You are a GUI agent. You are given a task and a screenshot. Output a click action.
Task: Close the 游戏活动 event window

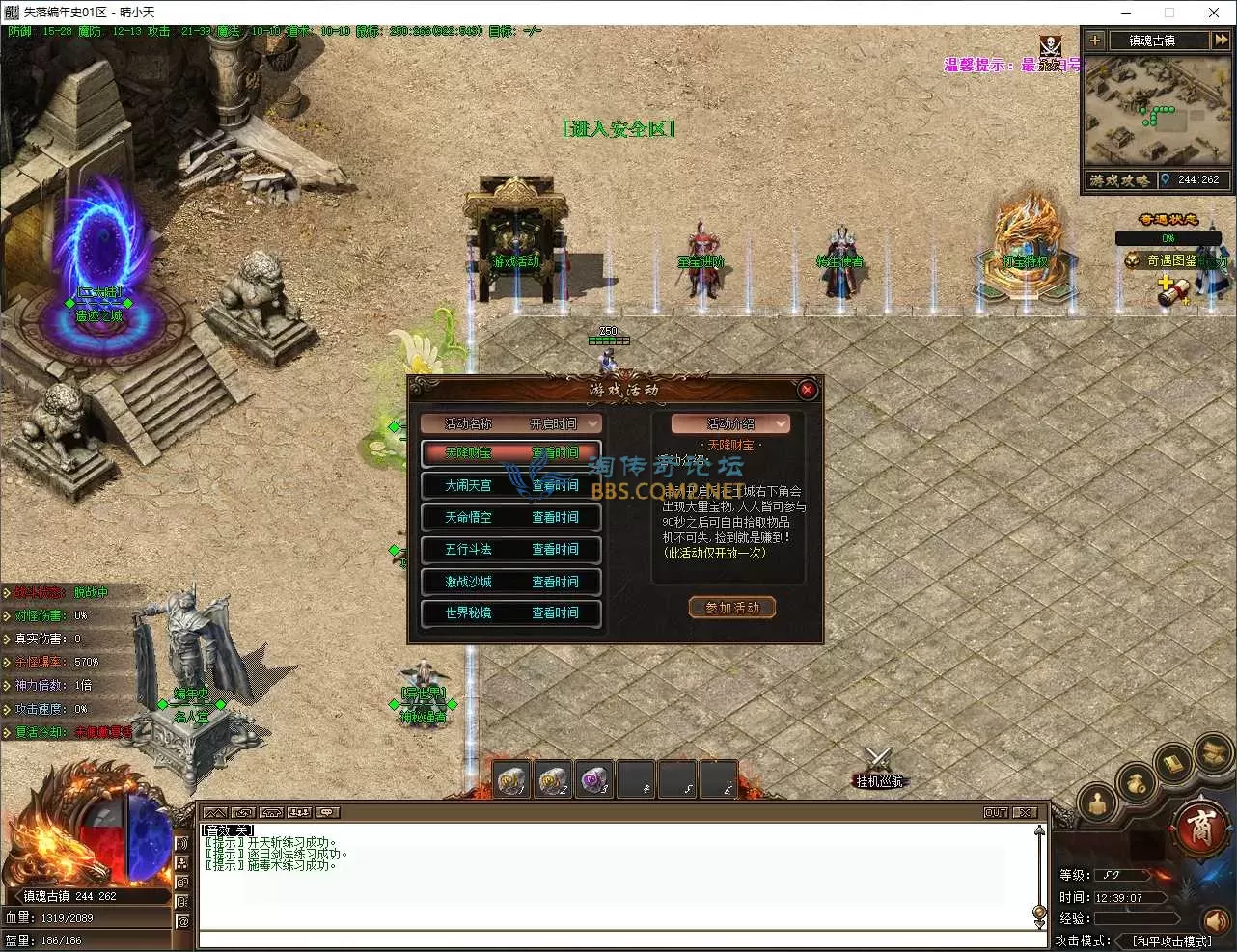point(808,390)
